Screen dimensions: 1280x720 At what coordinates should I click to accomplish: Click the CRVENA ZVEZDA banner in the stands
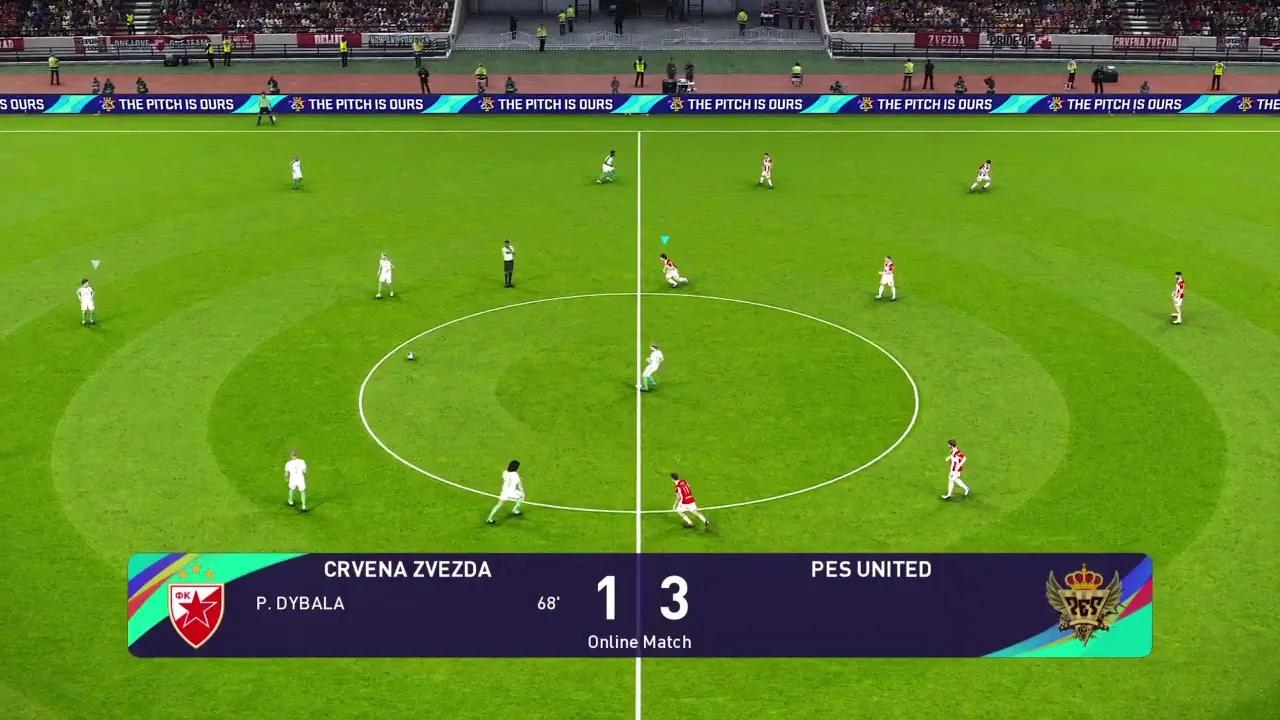[1146, 41]
